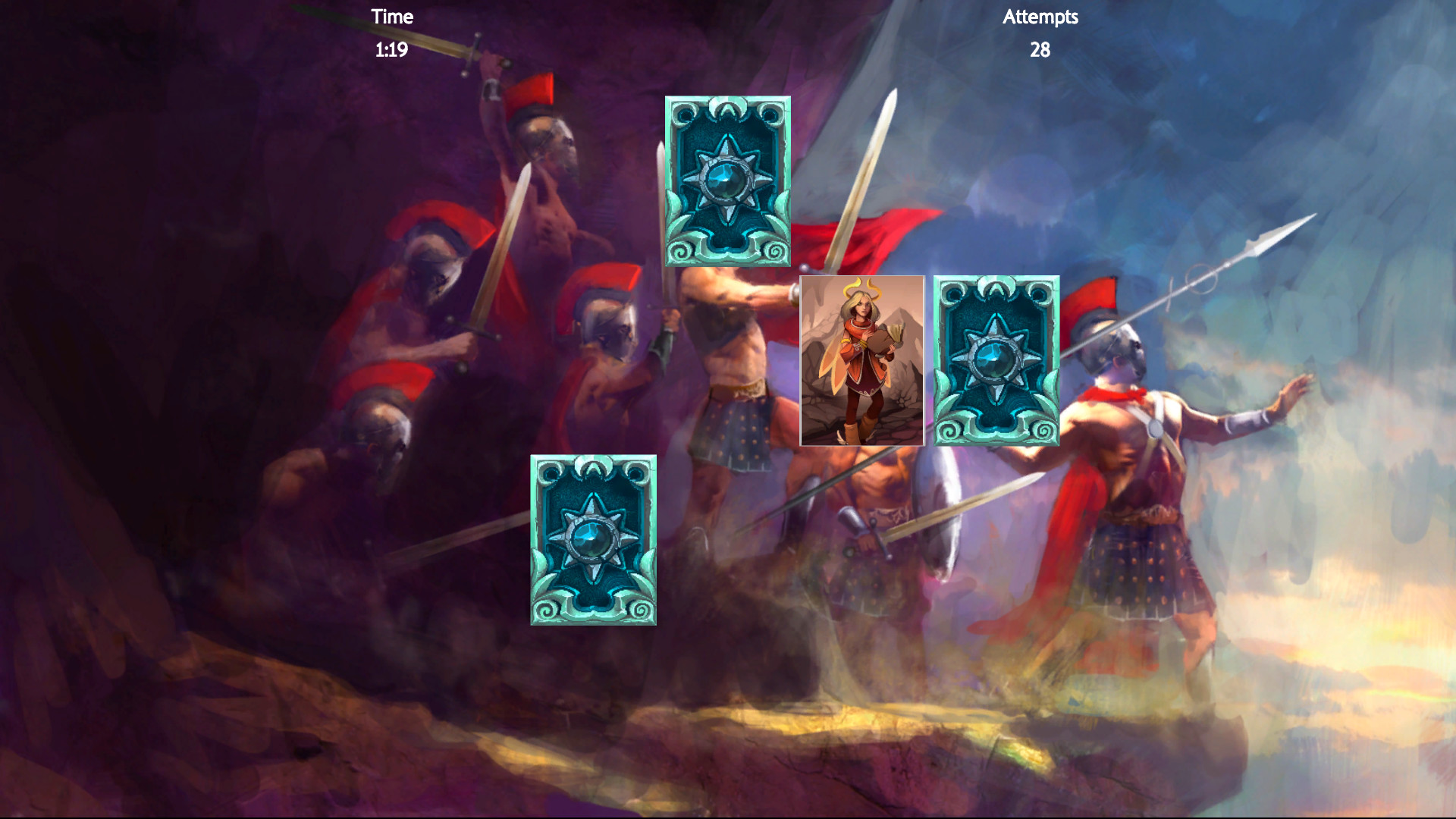Click the Attempts label
The height and width of the screenshot is (819, 1456).
tap(1040, 17)
